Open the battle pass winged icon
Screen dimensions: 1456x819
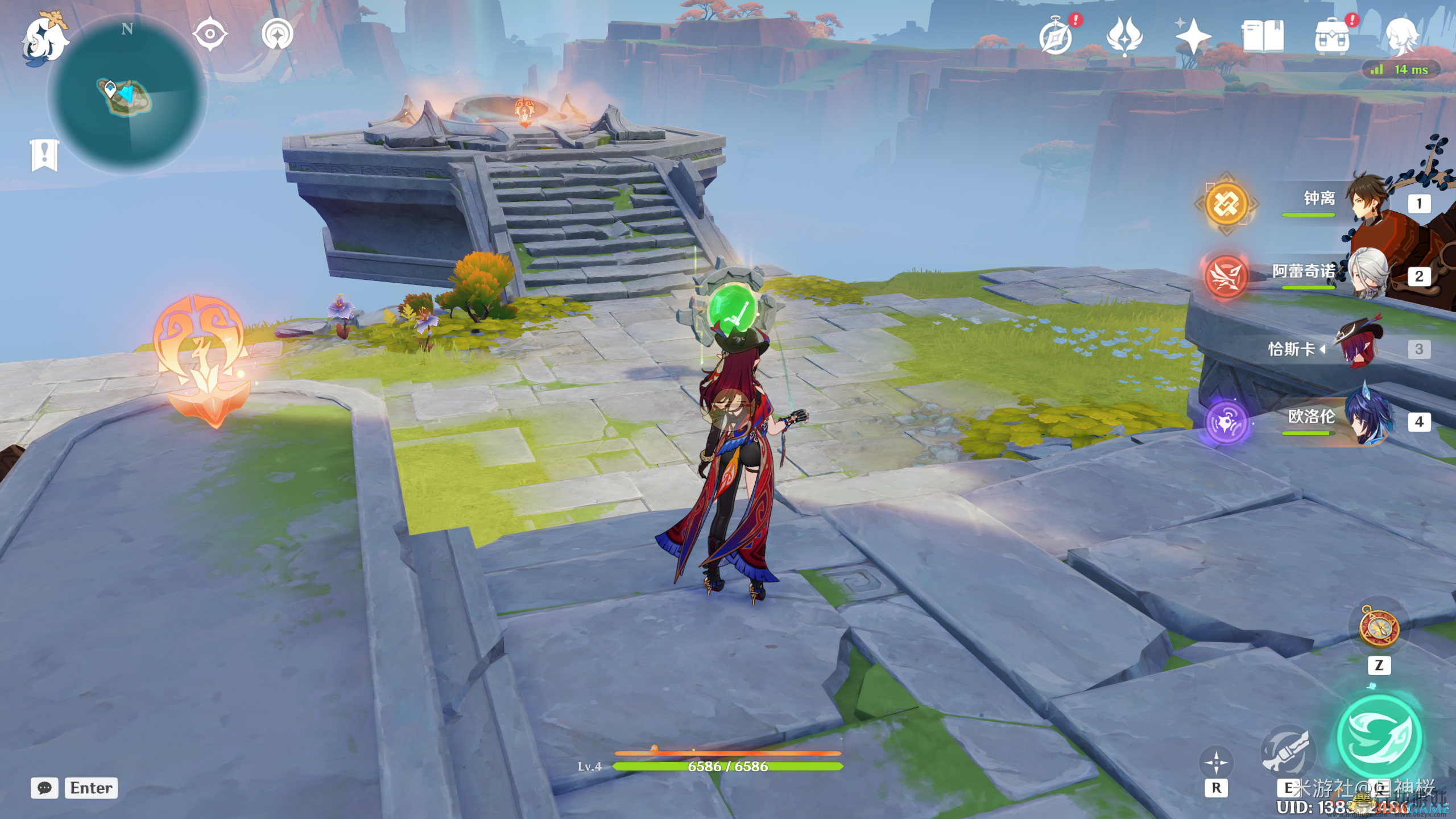[1124, 36]
